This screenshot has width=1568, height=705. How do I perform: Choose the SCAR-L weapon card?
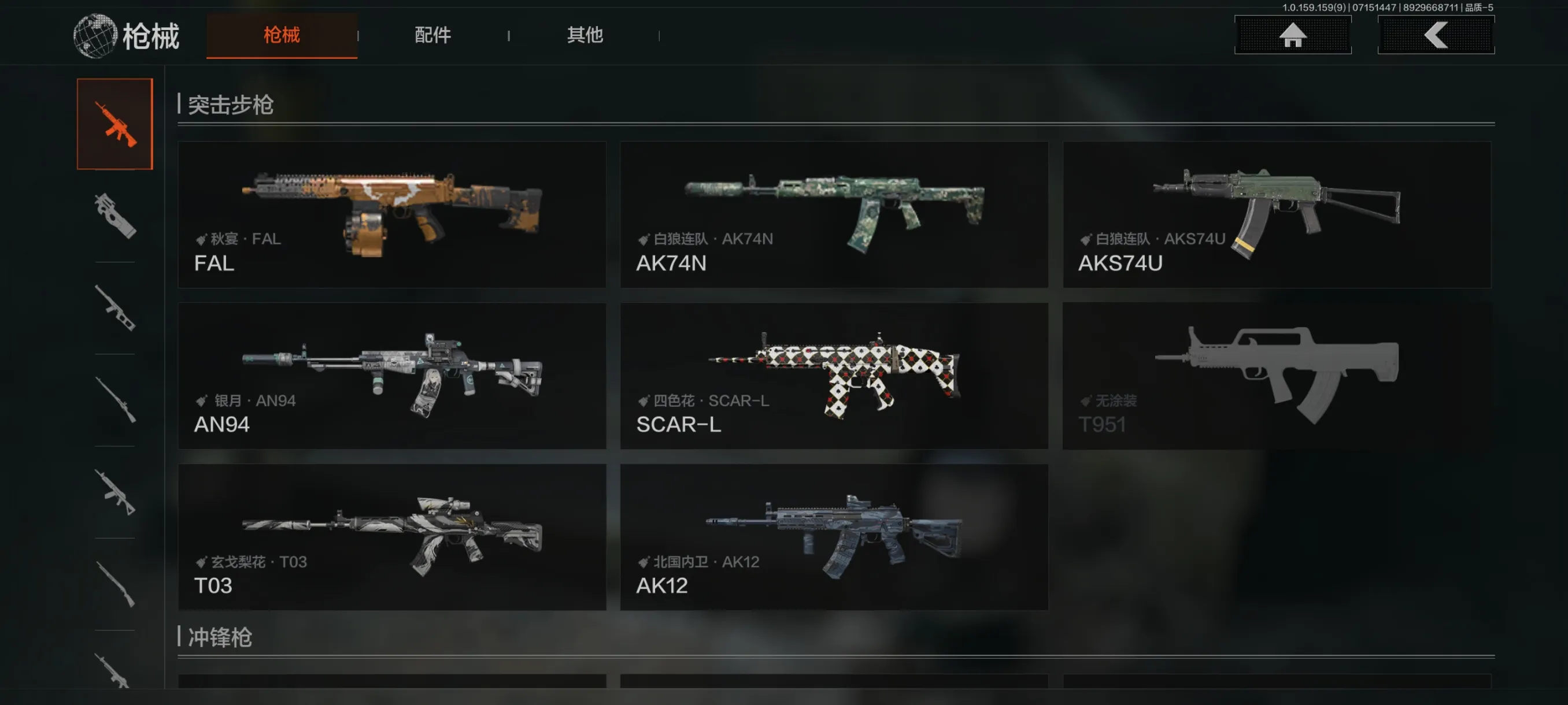click(x=833, y=375)
